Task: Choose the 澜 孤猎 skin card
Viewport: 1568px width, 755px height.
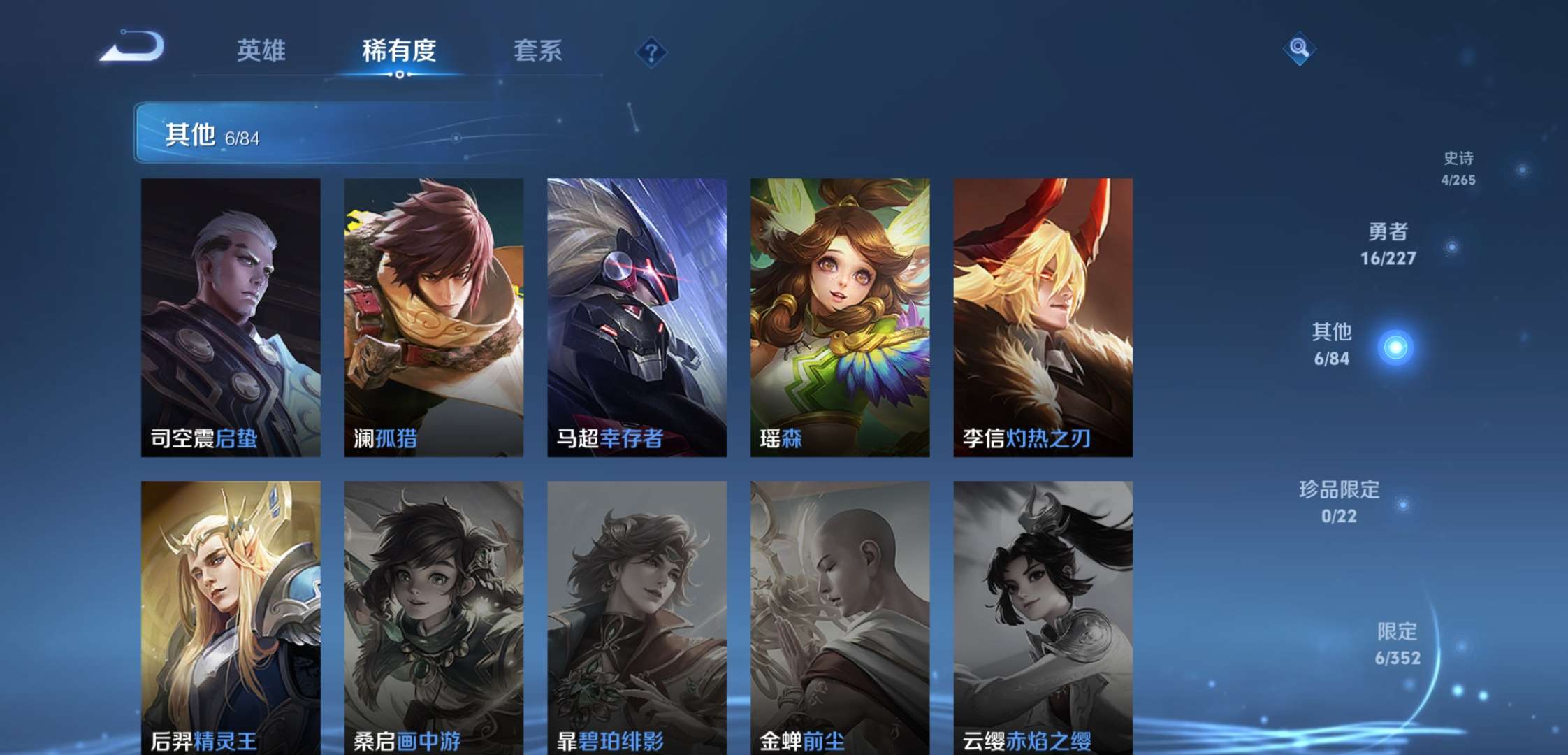Action: (433, 317)
